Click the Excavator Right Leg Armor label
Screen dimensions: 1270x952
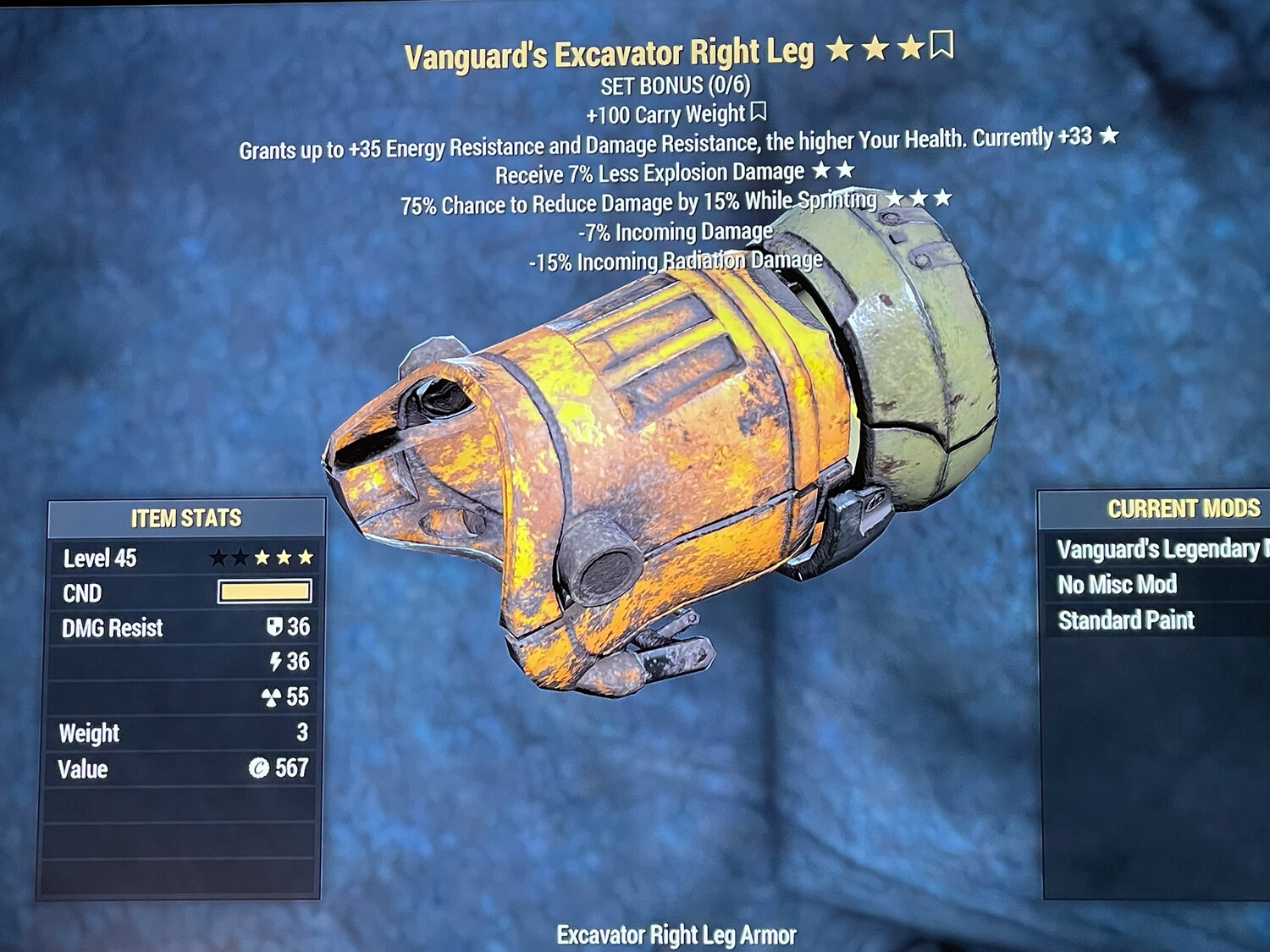pyautogui.click(x=676, y=936)
